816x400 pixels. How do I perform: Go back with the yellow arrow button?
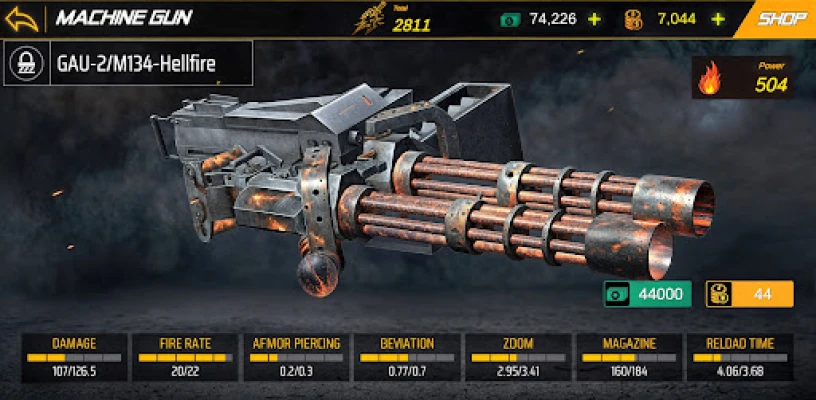pyautogui.click(x=24, y=19)
